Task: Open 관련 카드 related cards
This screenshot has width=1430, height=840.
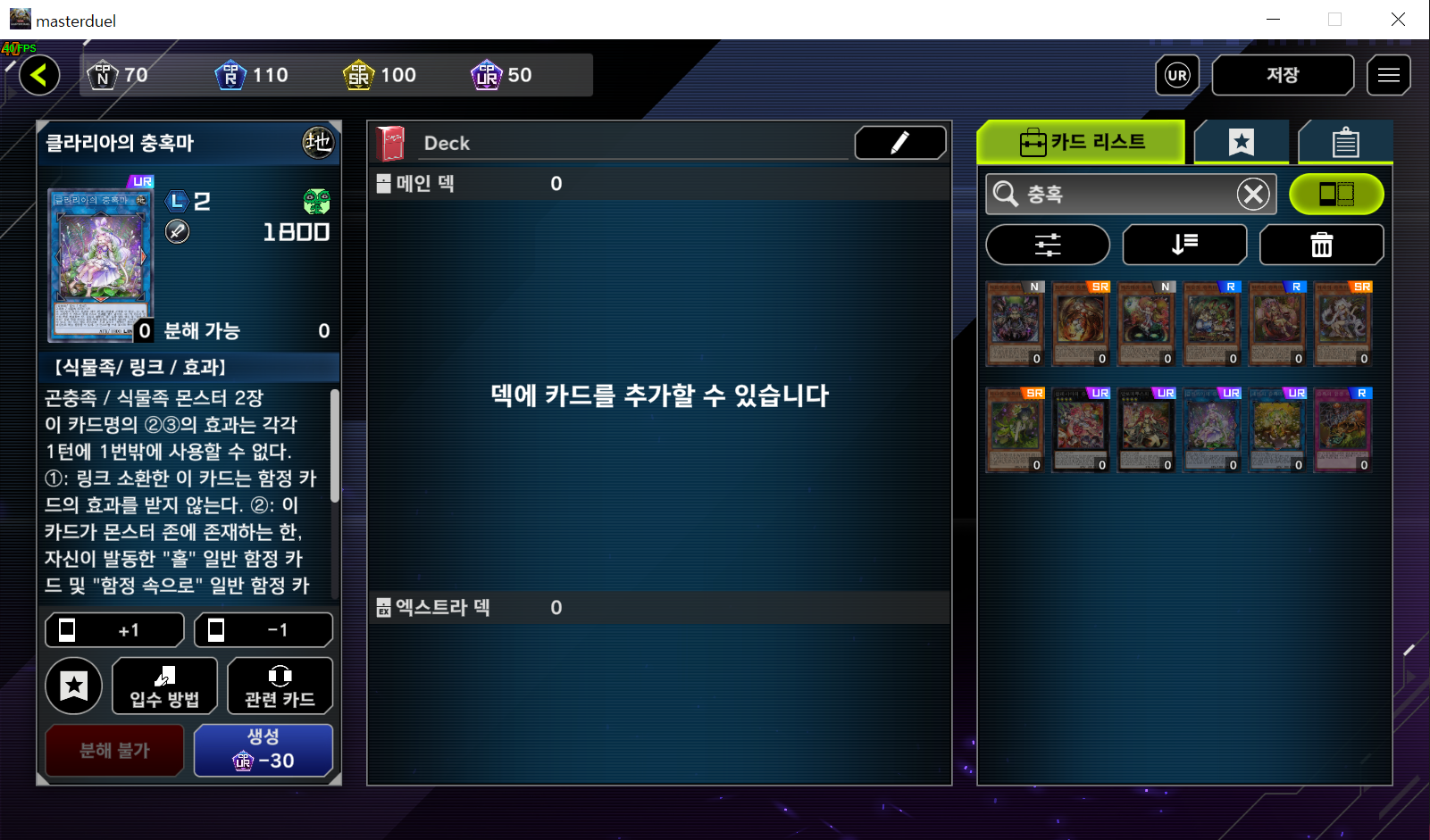Action: [x=280, y=686]
